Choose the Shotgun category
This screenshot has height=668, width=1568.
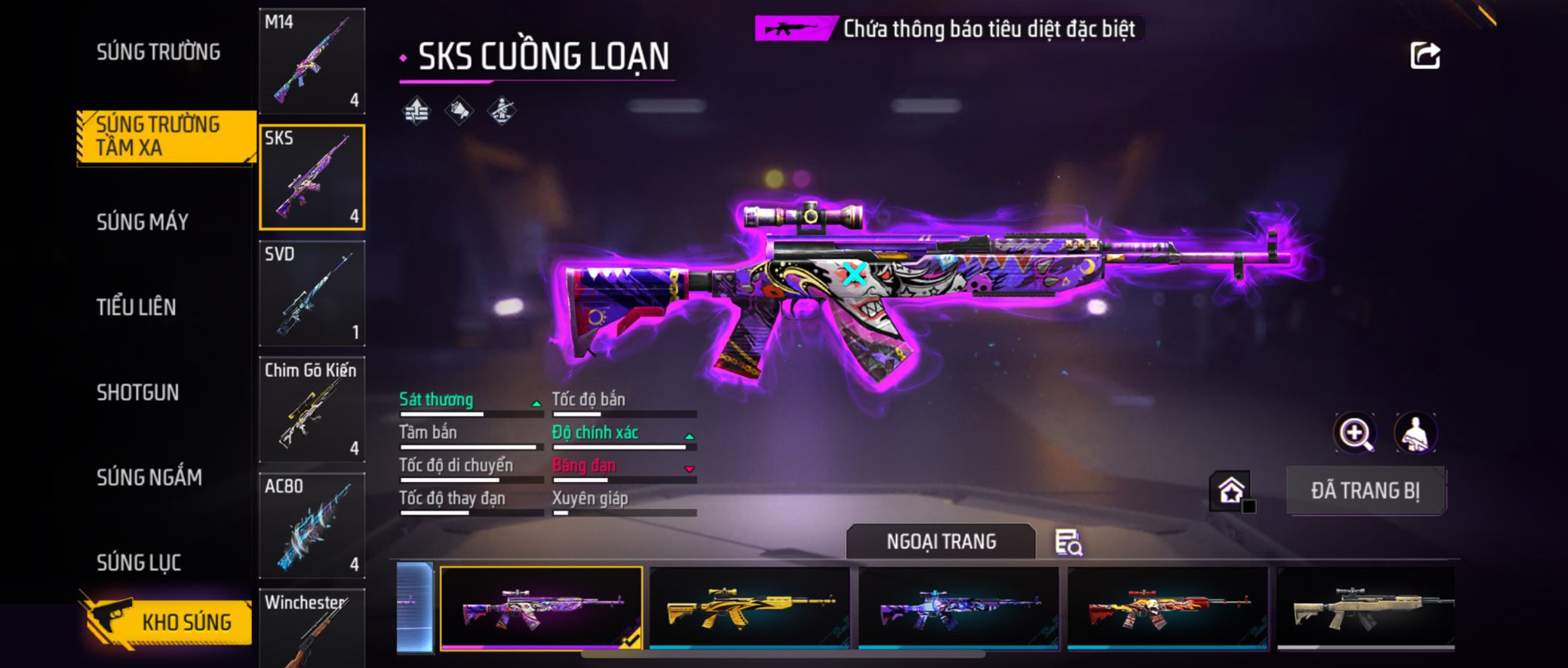[138, 392]
